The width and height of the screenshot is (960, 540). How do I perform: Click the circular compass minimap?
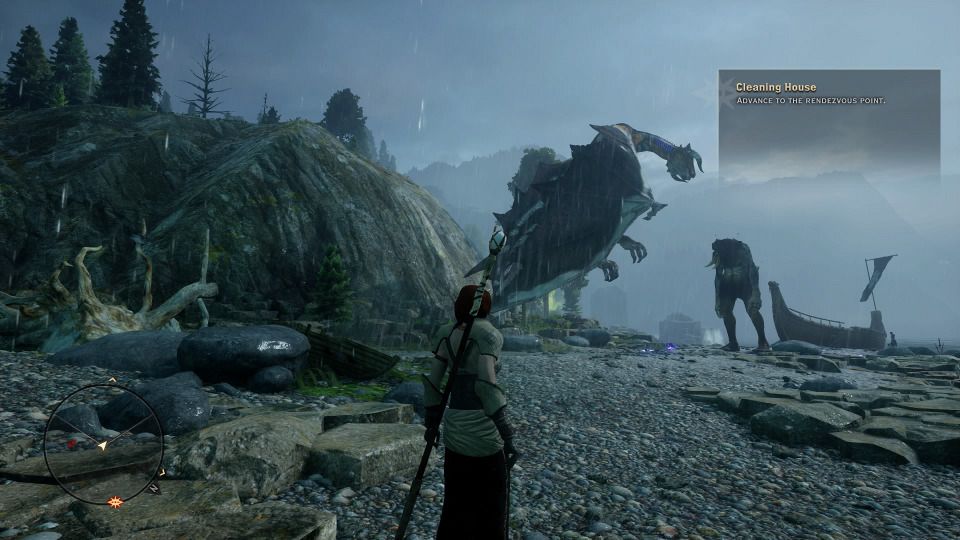104,443
